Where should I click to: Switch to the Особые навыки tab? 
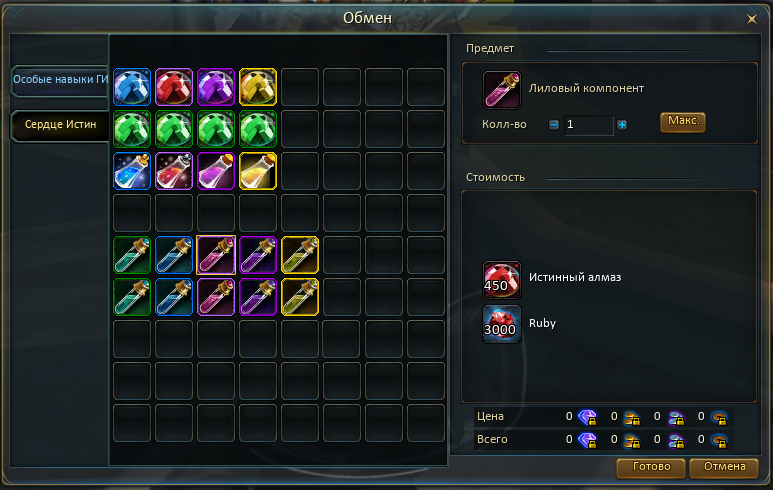[x=60, y=80]
